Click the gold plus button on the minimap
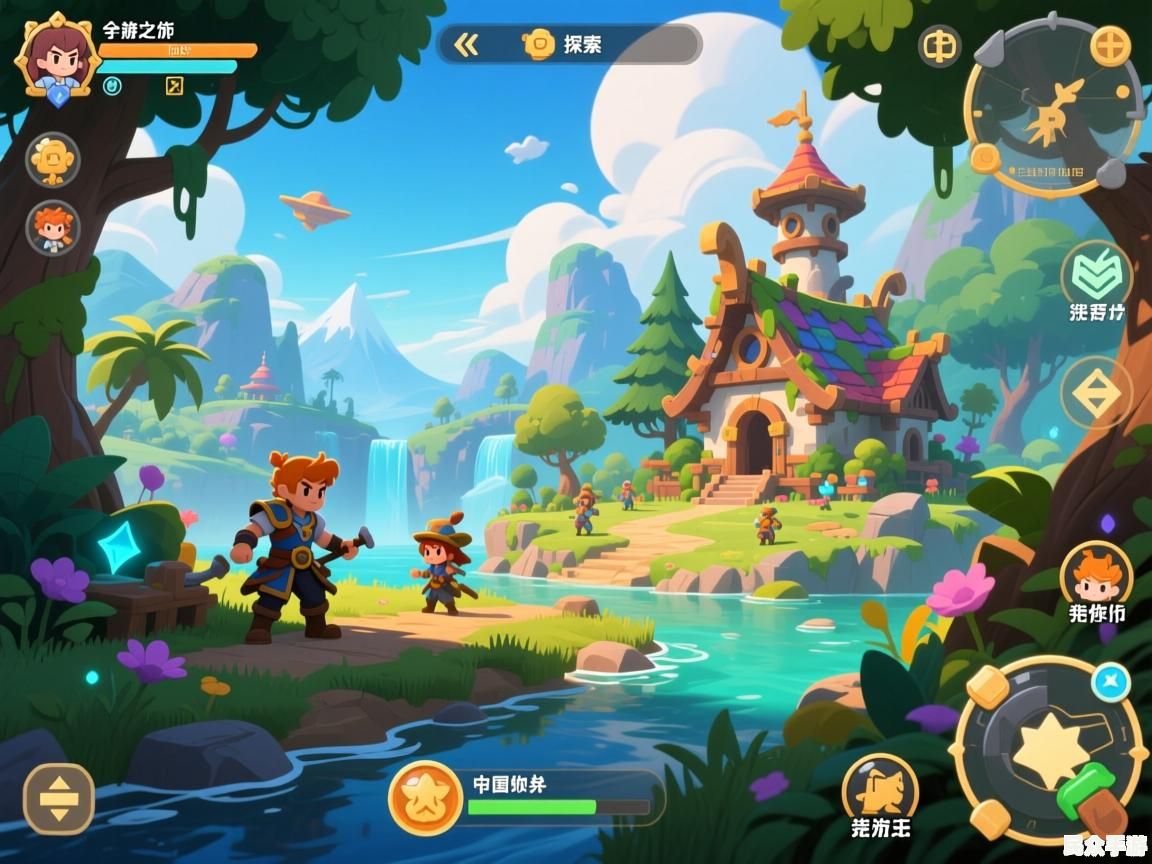1152x864 pixels. tap(1109, 46)
